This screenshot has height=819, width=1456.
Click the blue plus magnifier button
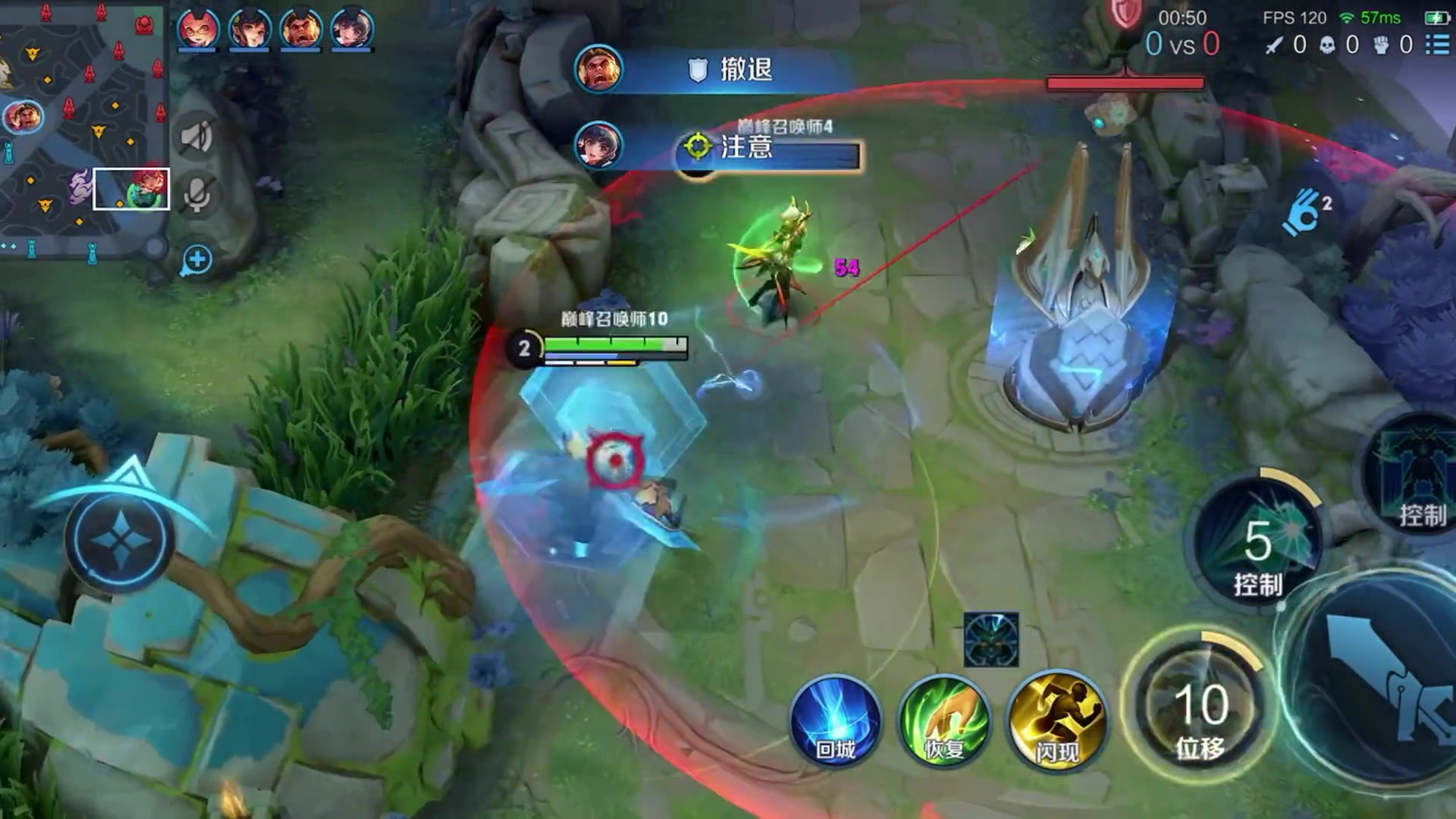click(196, 260)
